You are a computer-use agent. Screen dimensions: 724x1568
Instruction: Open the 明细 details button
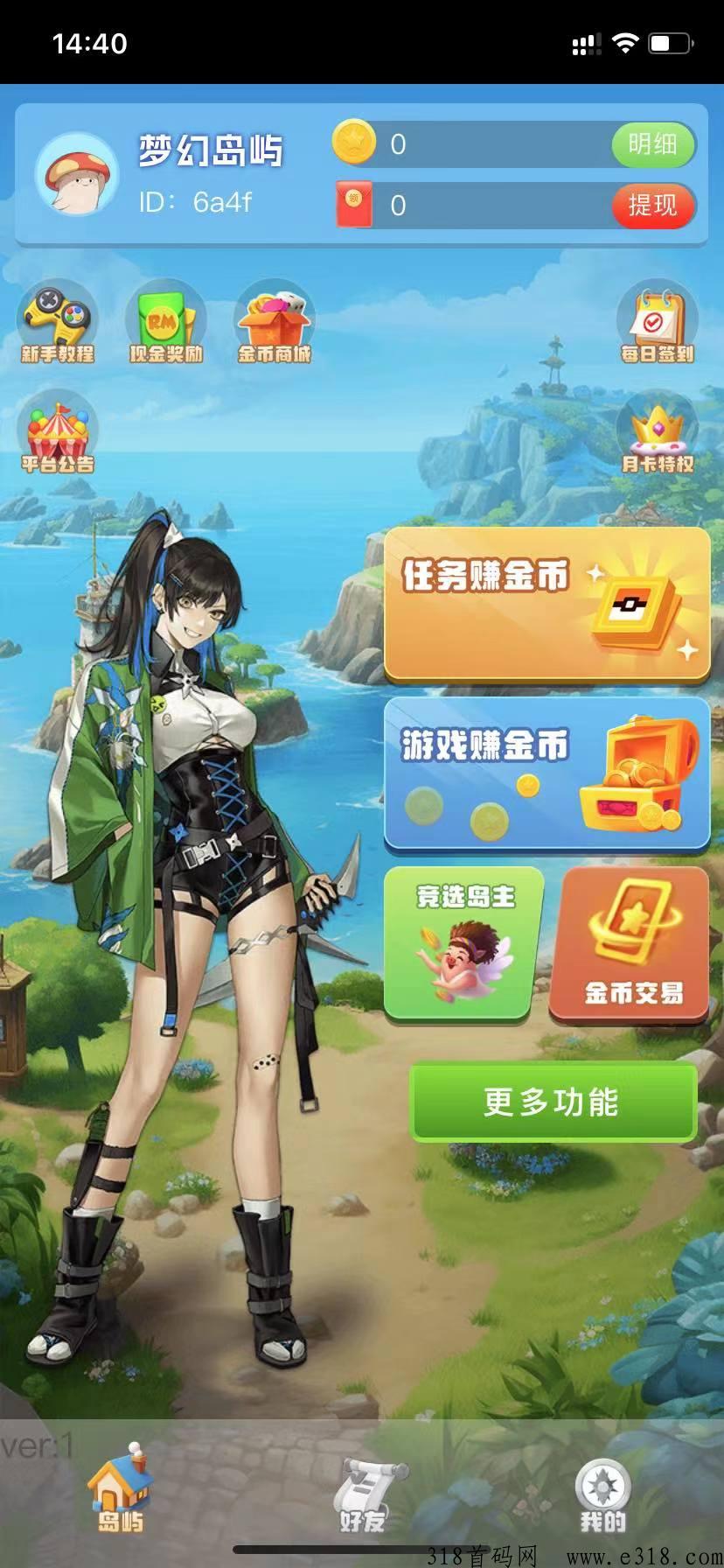(652, 144)
